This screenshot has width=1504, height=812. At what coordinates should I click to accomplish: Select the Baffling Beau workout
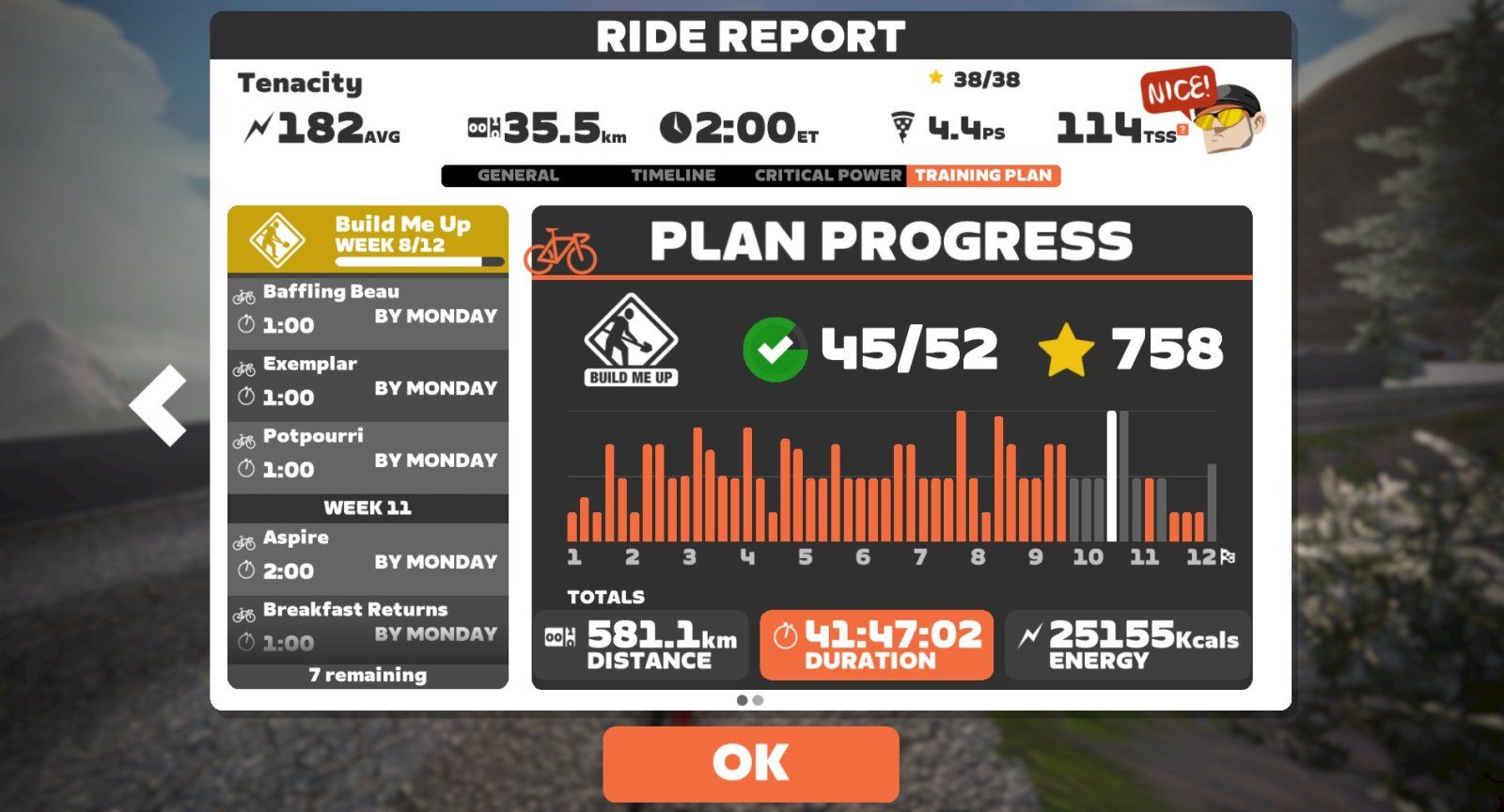click(368, 309)
